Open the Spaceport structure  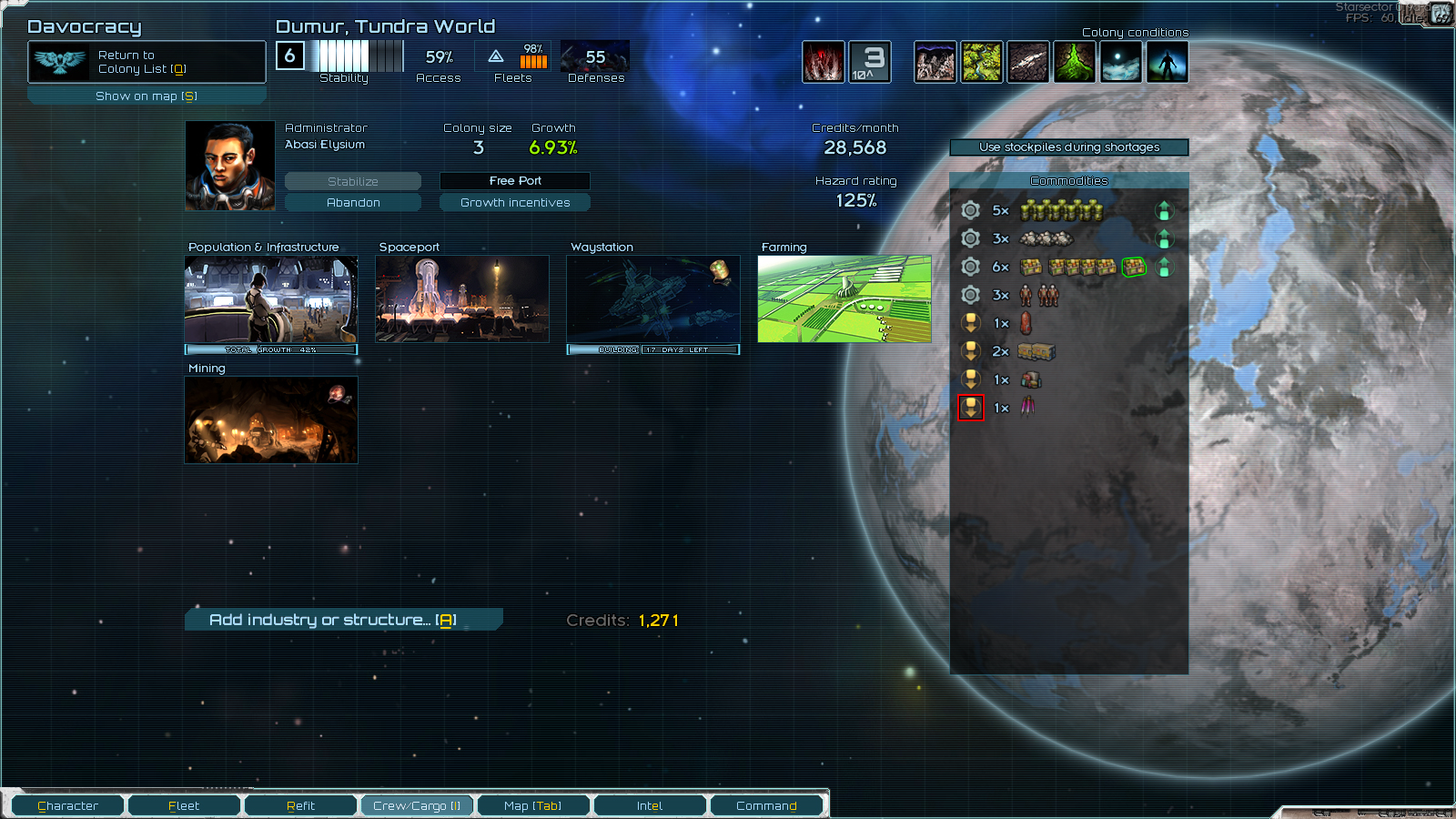tap(462, 299)
